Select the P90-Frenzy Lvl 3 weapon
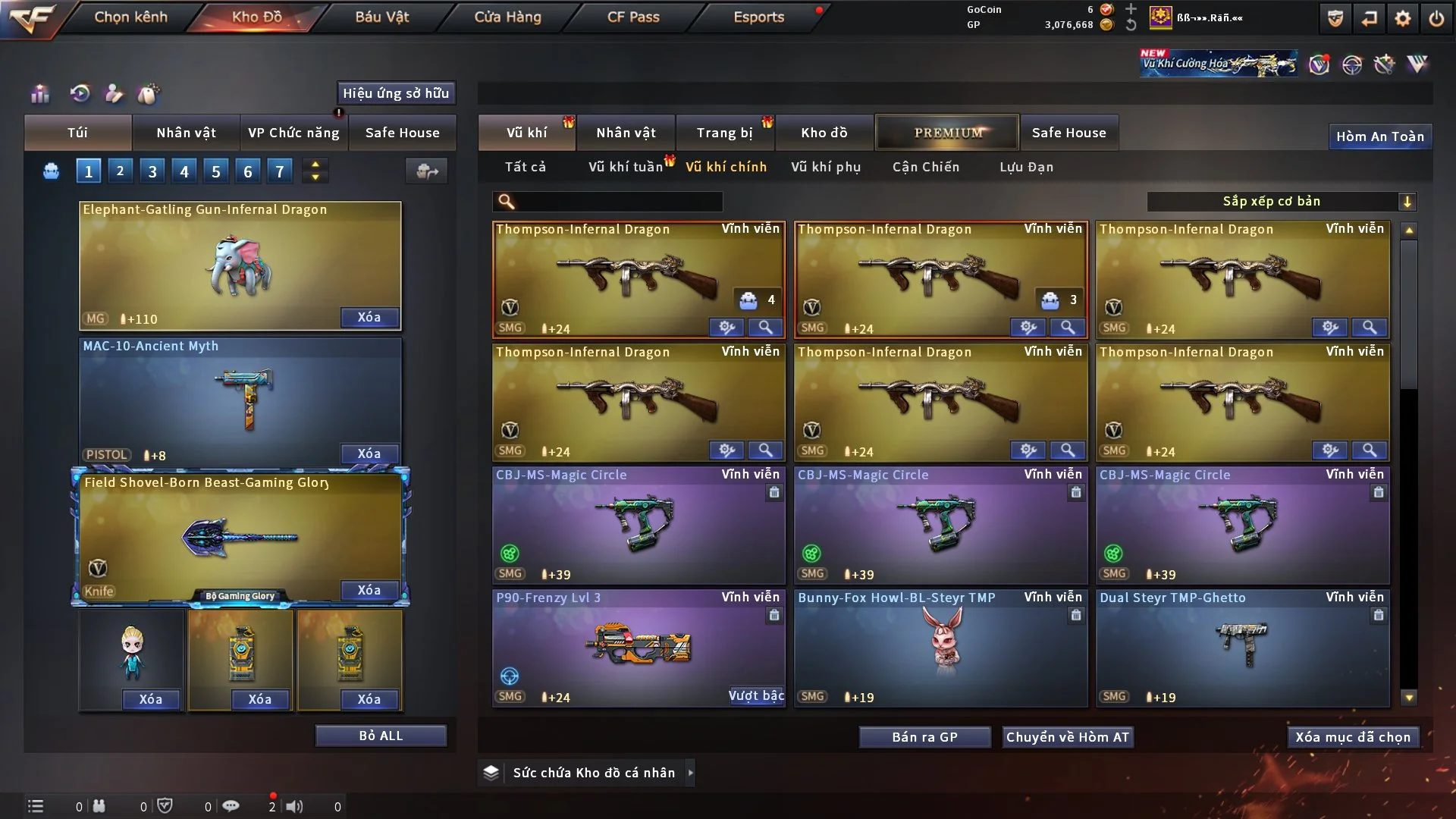This screenshot has height=819, width=1456. click(x=639, y=648)
